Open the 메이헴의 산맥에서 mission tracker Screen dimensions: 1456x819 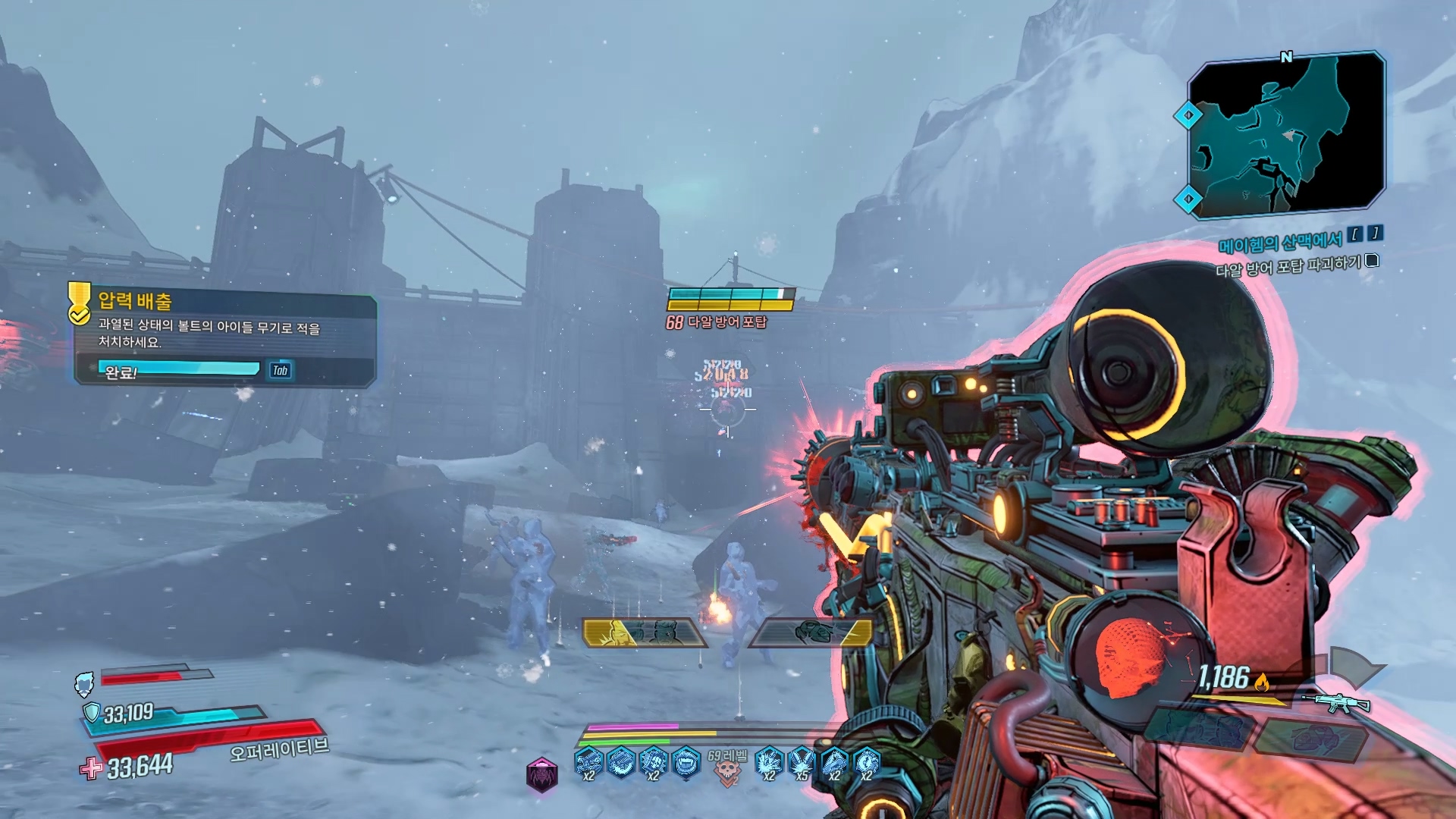1280,243
